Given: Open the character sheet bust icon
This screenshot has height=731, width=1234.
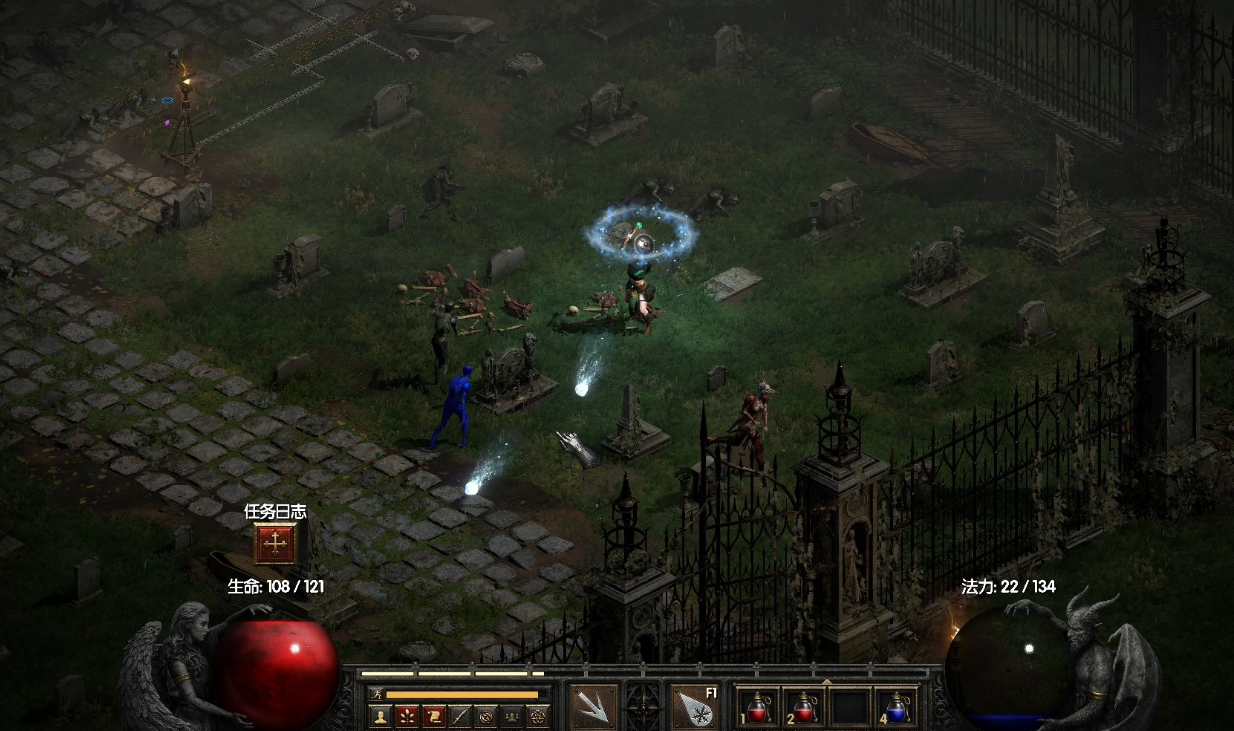Looking at the screenshot, I should pyautogui.click(x=381, y=716).
